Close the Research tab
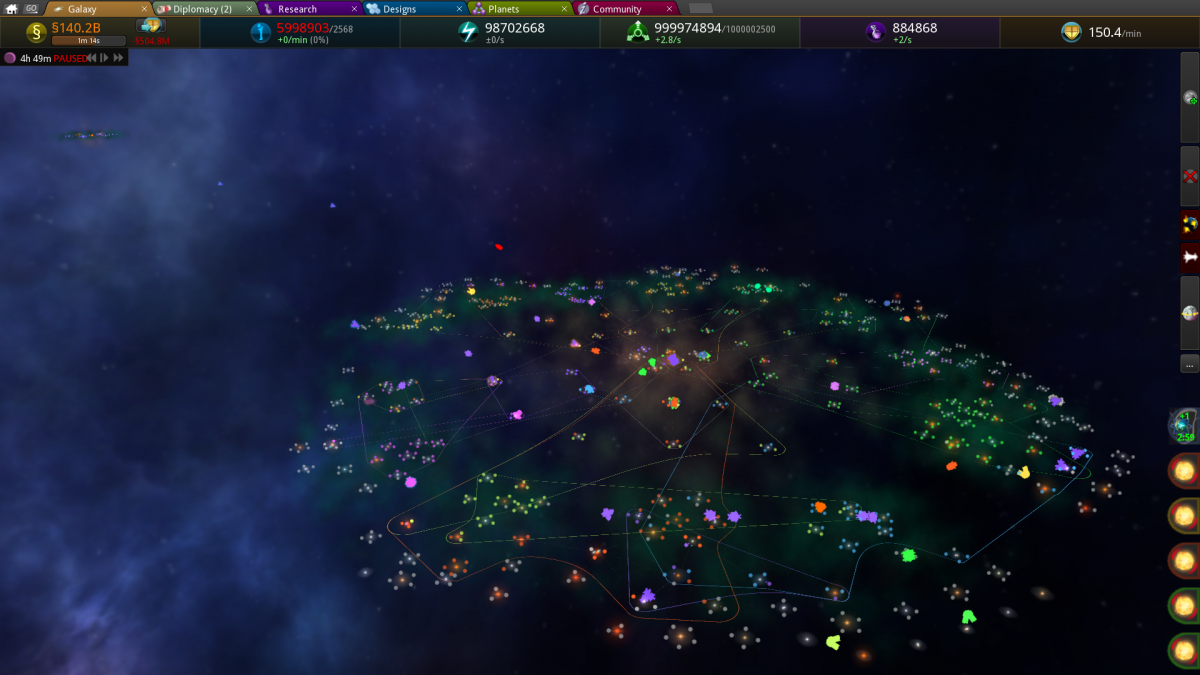 [354, 9]
